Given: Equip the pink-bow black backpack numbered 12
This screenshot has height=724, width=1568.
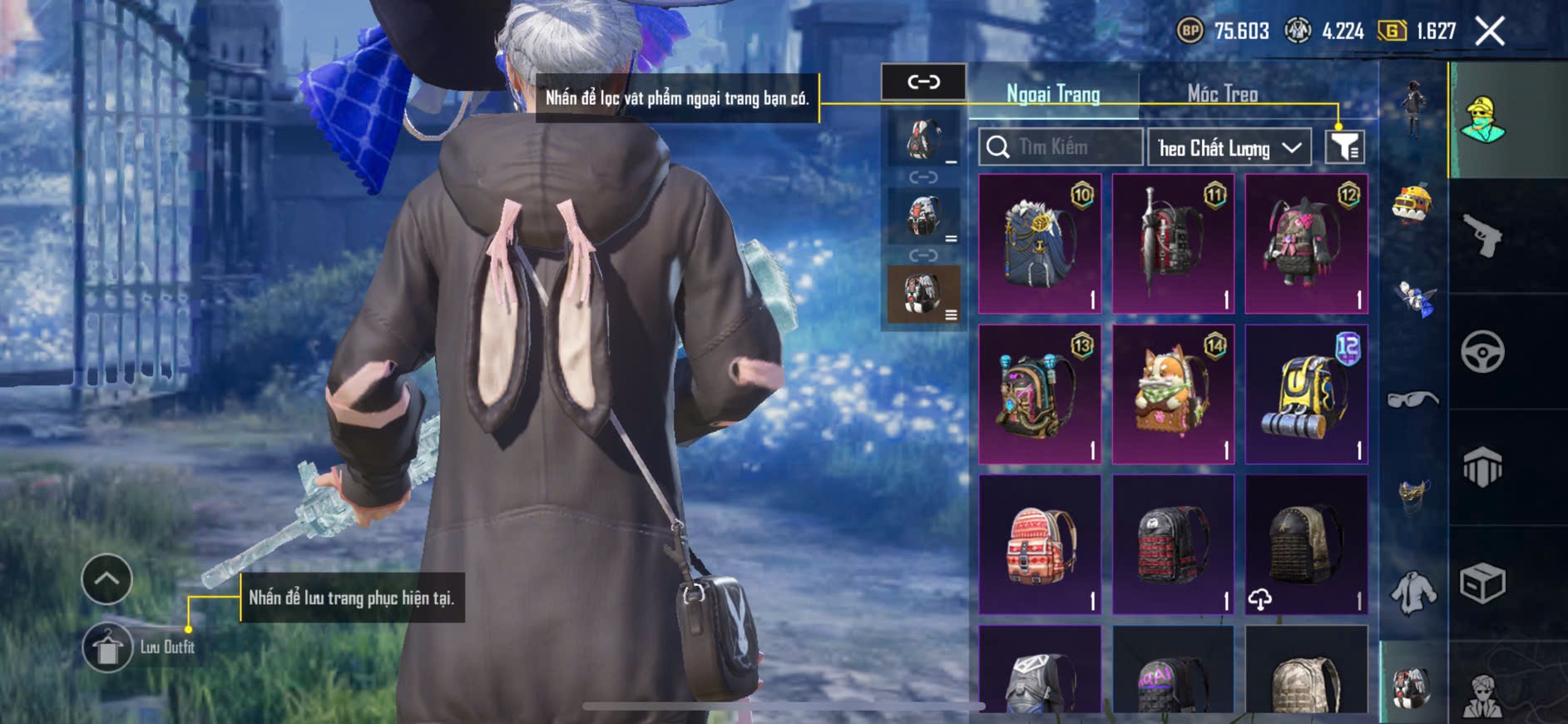Looking at the screenshot, I should click(x=1306, y=244).
